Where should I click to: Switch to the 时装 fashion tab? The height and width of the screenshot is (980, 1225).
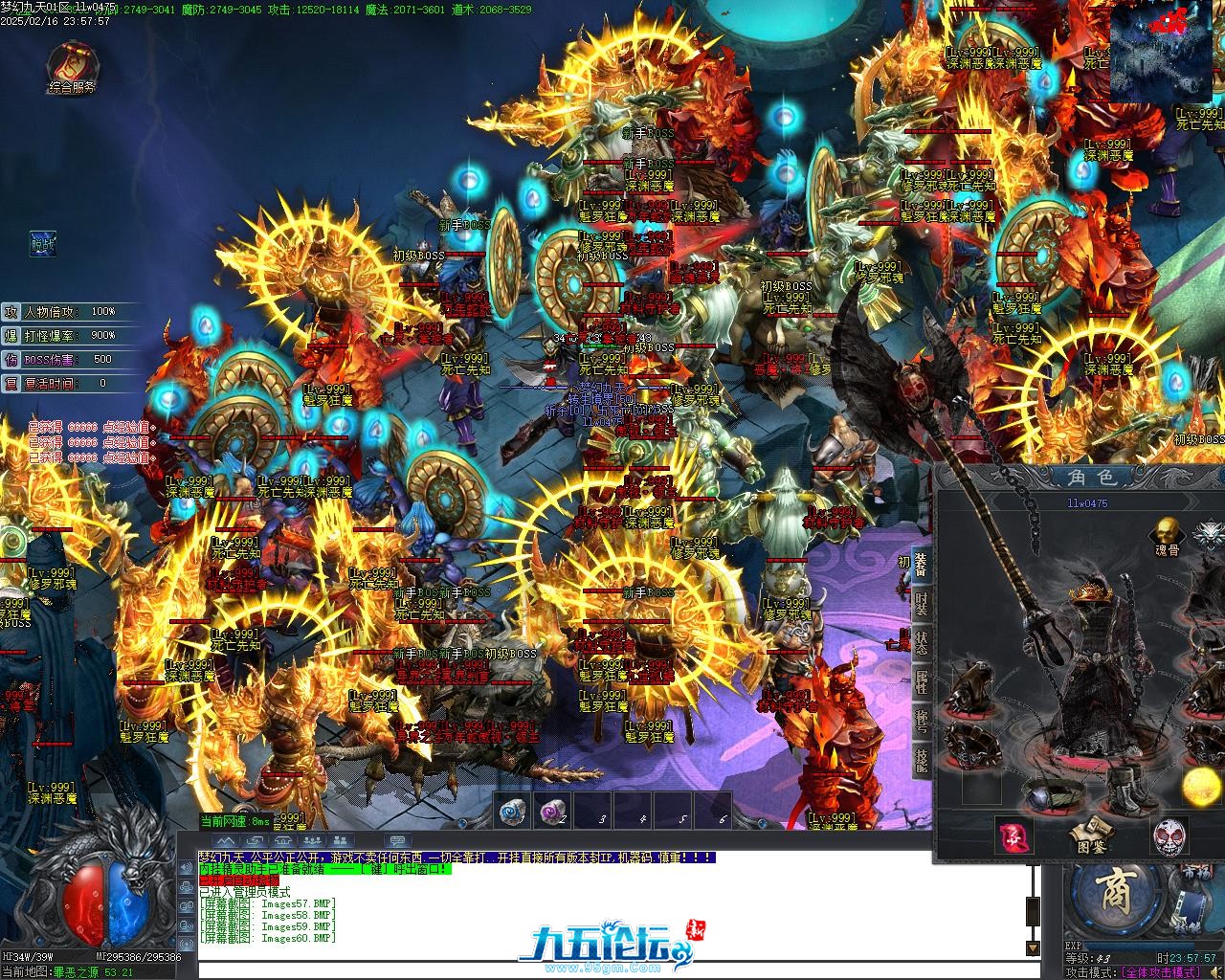click(x=921, y=605)
